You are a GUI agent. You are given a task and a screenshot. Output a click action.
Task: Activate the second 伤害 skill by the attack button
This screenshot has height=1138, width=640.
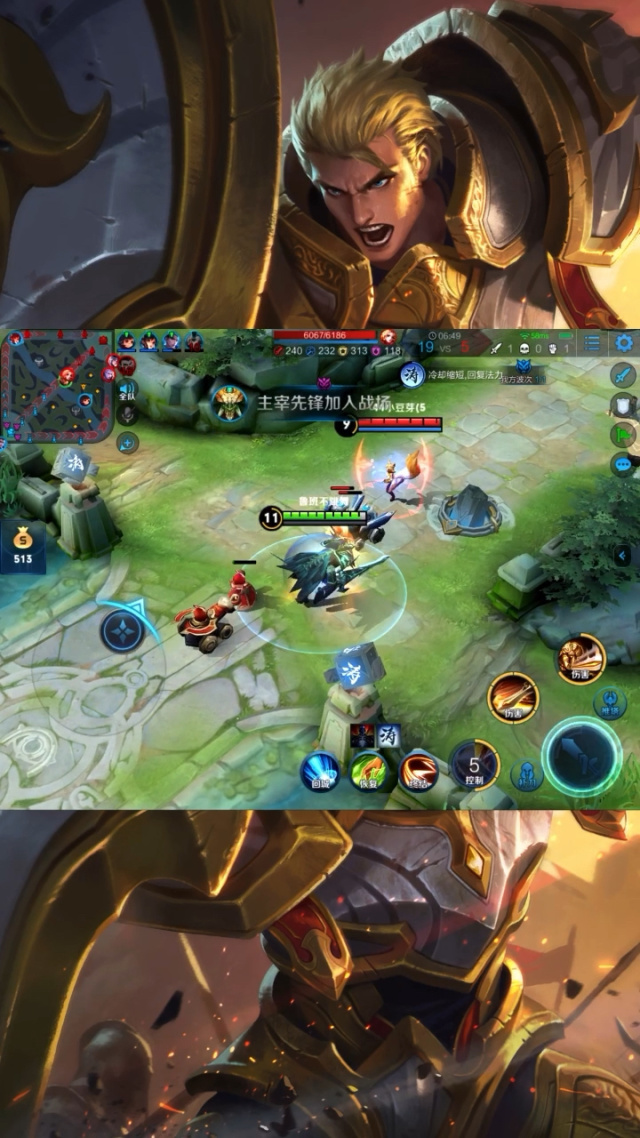(x=514, y=697)
